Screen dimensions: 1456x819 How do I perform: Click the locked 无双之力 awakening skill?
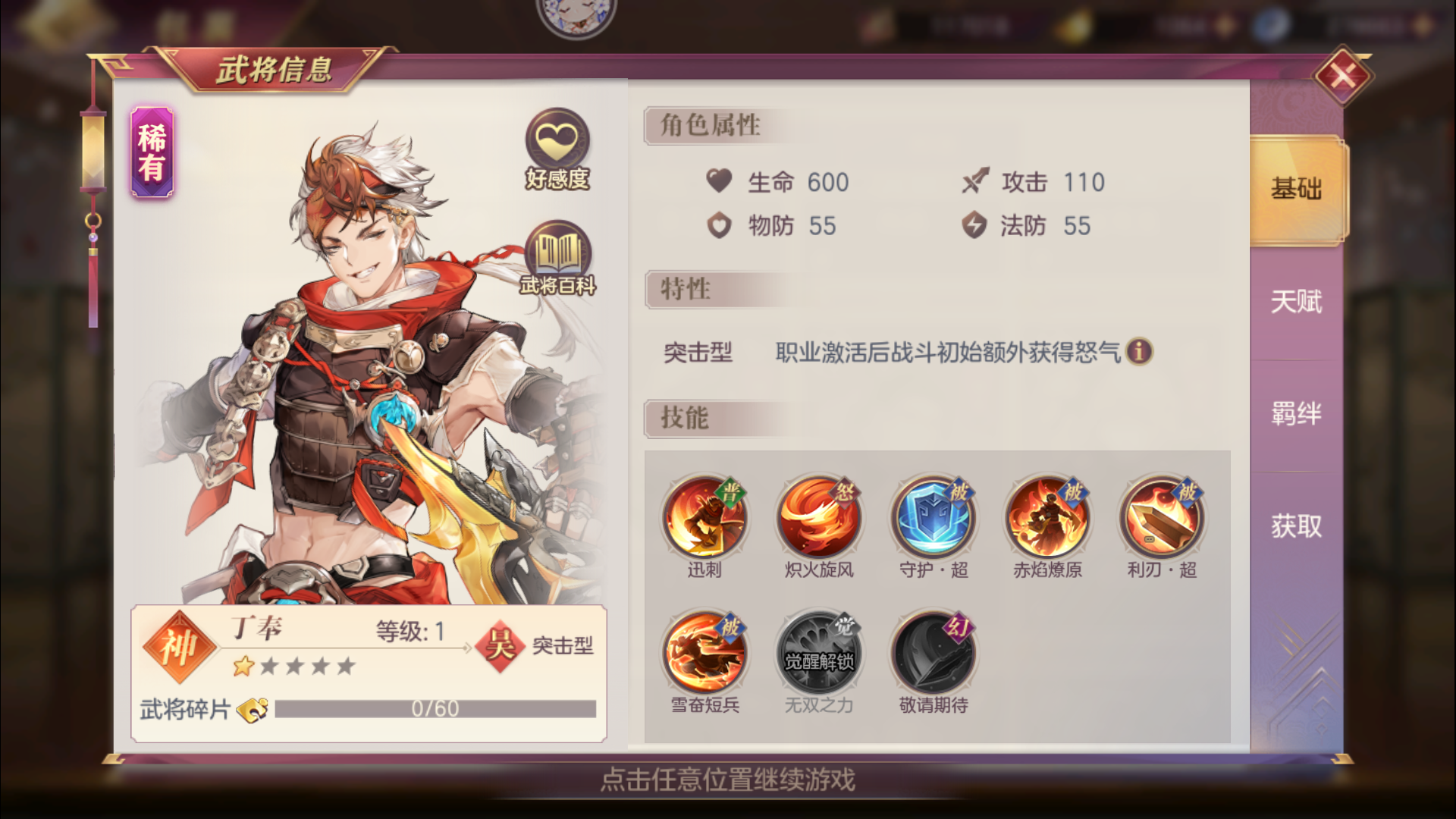[x=819, y=652]
